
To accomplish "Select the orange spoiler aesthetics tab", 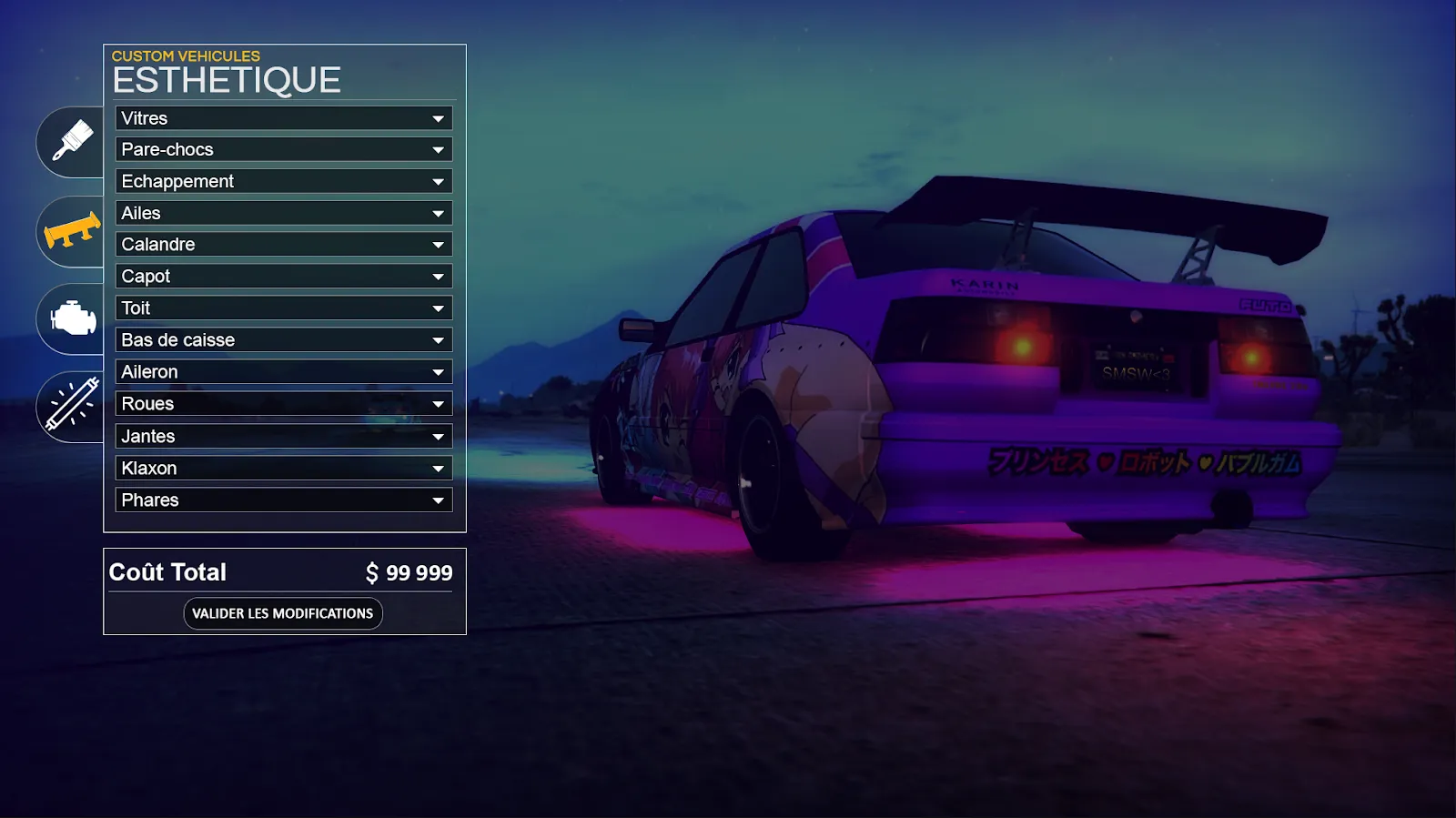I will click(x=73, y=231).
